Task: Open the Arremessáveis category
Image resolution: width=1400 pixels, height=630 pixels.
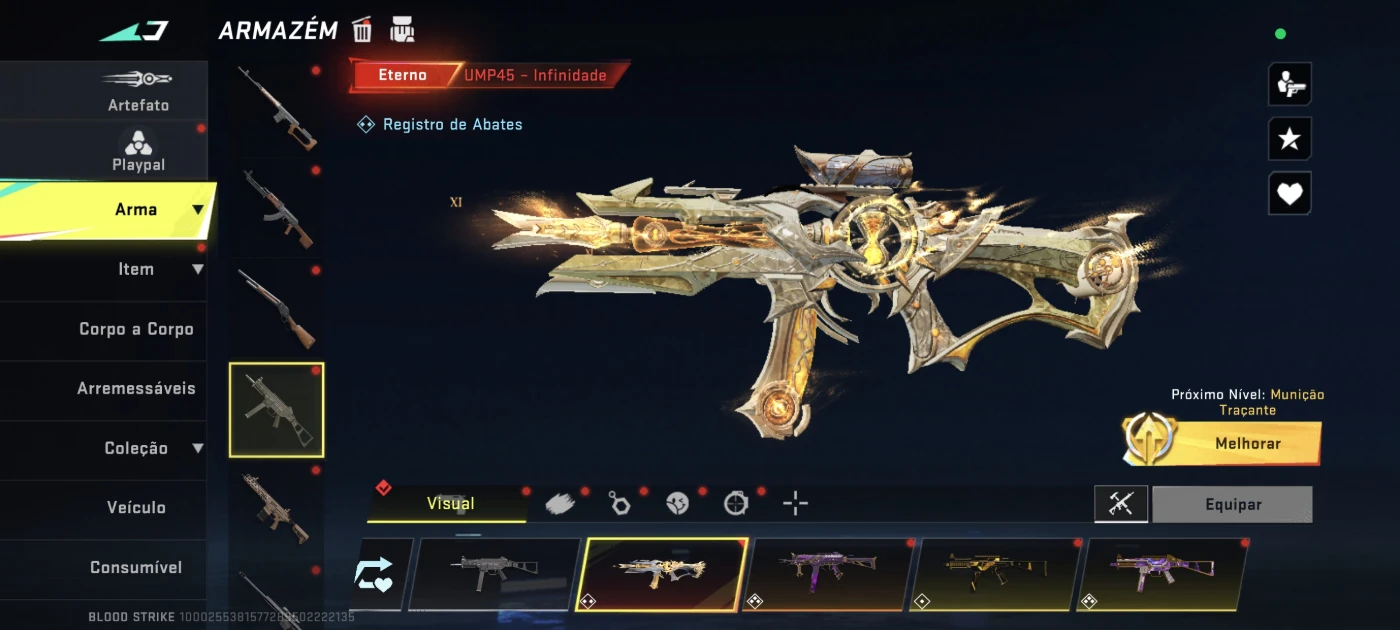Action: tap(136, 388)
